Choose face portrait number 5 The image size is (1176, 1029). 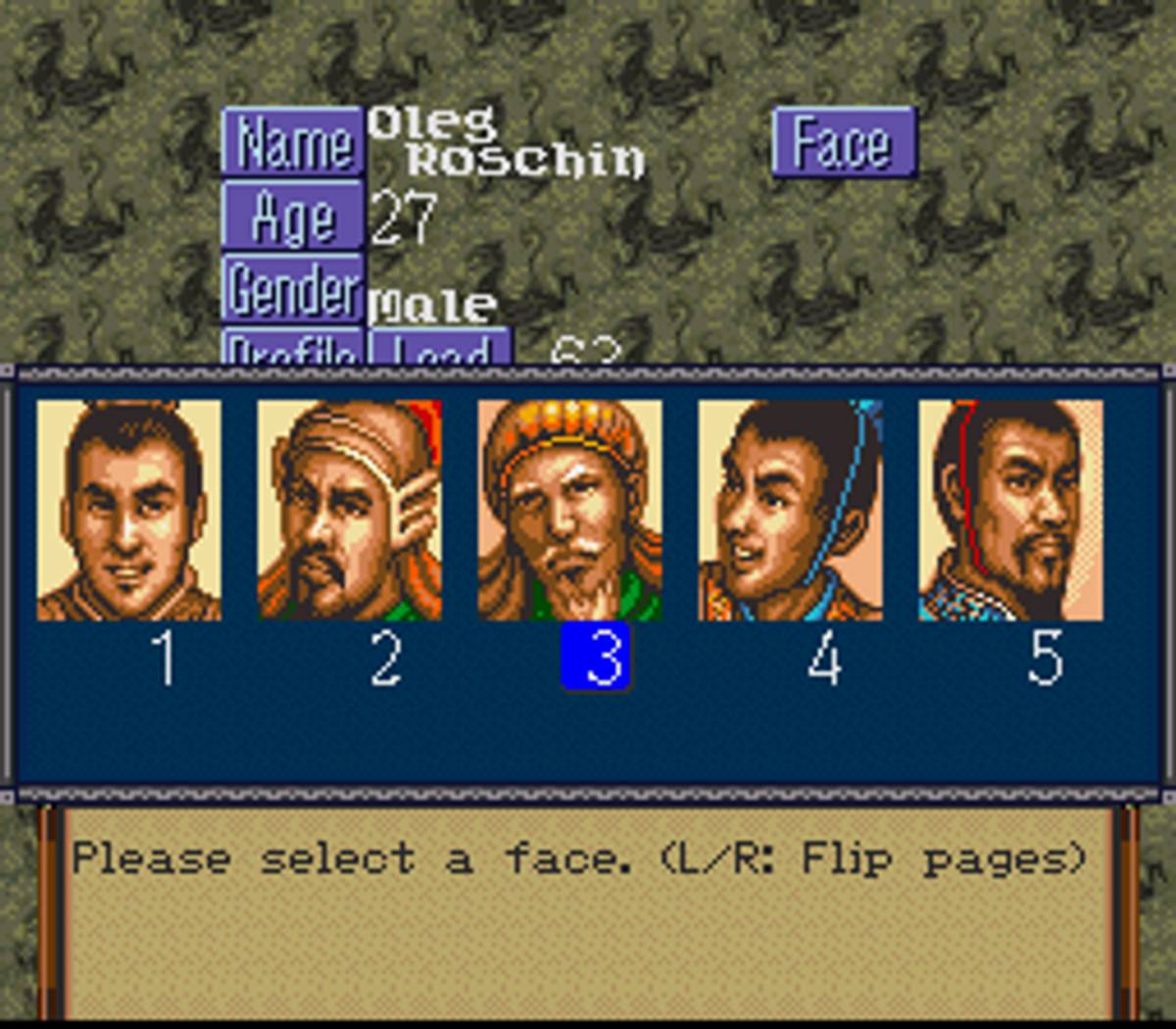coord(1010,510)
